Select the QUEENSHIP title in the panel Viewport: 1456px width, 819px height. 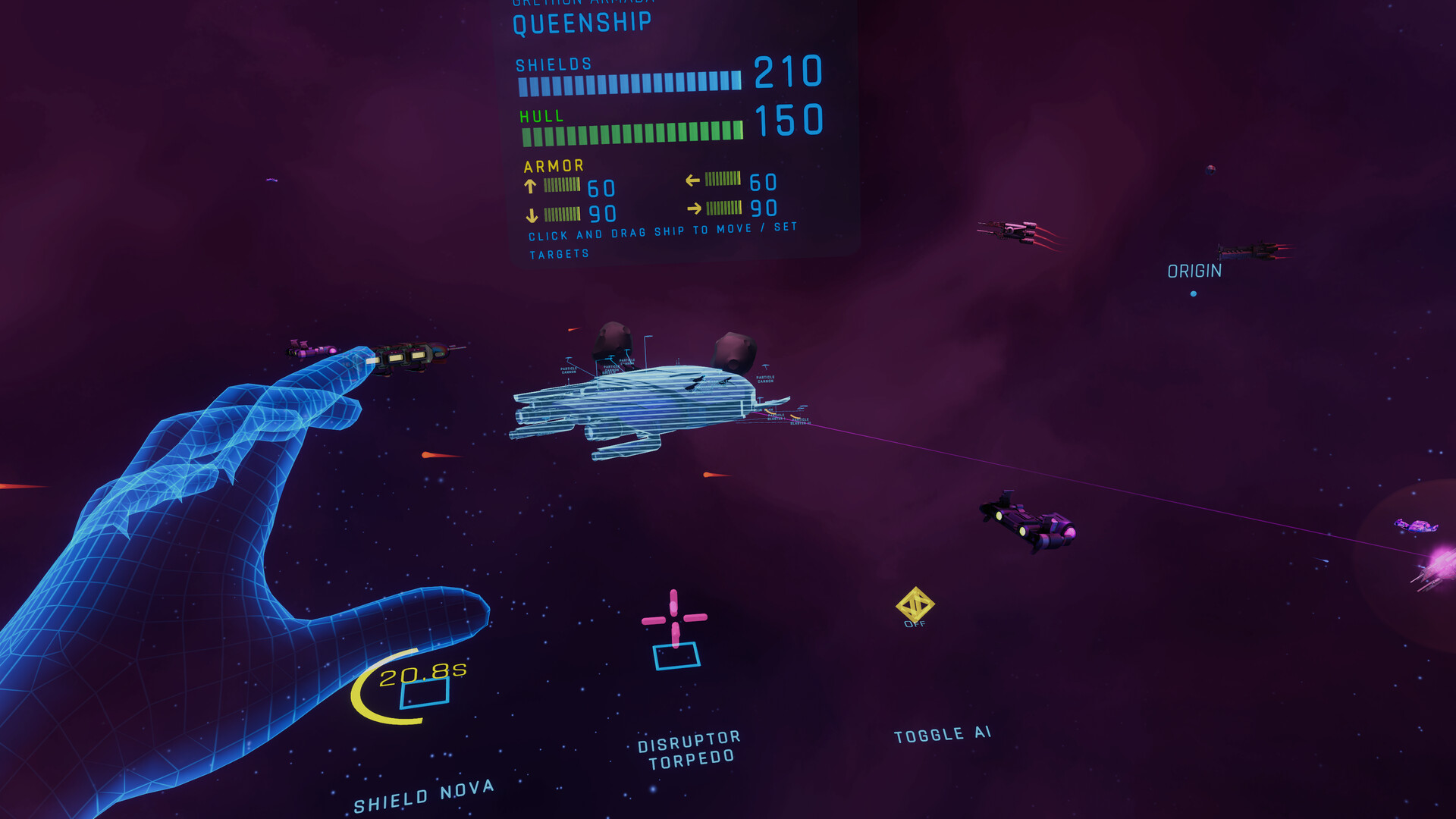pos(580,23)
